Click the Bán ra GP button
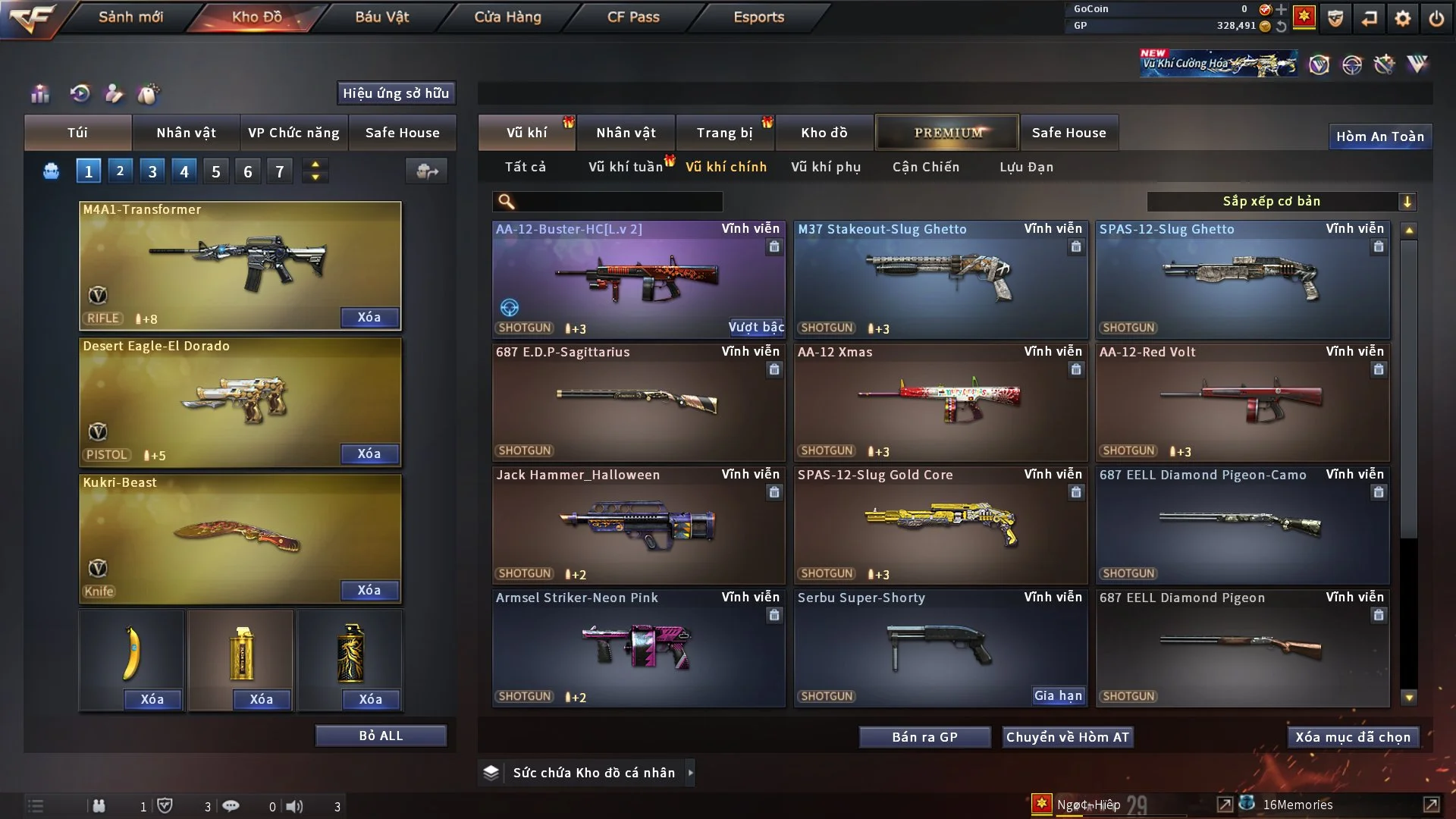 (924, 737)
